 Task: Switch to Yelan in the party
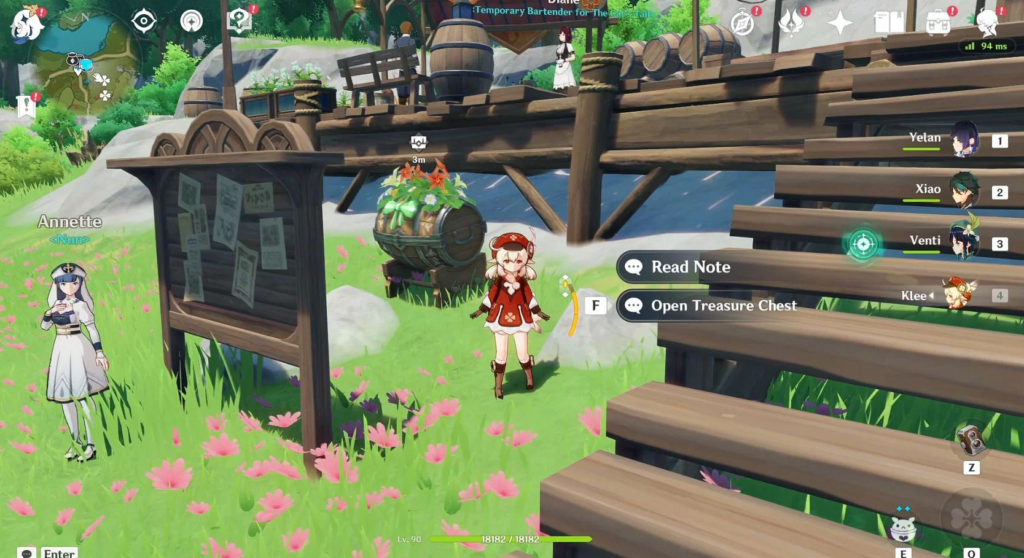point(964,140)
